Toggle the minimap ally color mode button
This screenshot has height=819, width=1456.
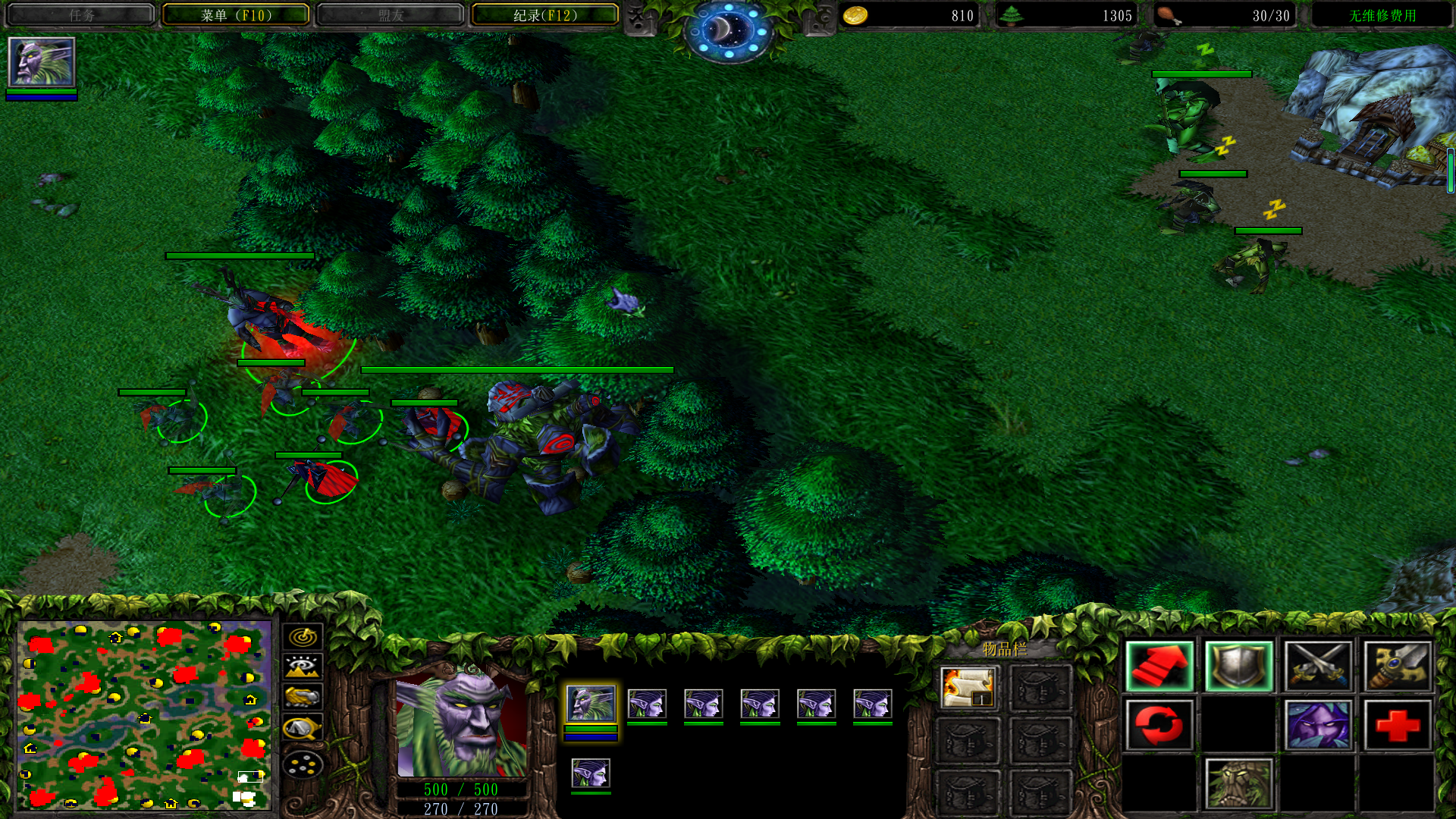coord(303,697)
